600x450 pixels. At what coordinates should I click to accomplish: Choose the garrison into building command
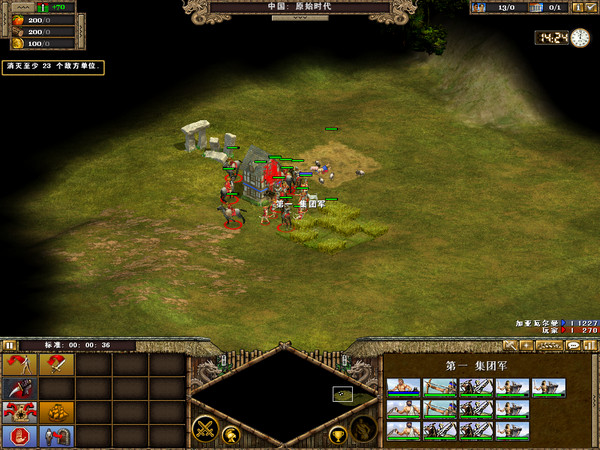coord(56,437)
